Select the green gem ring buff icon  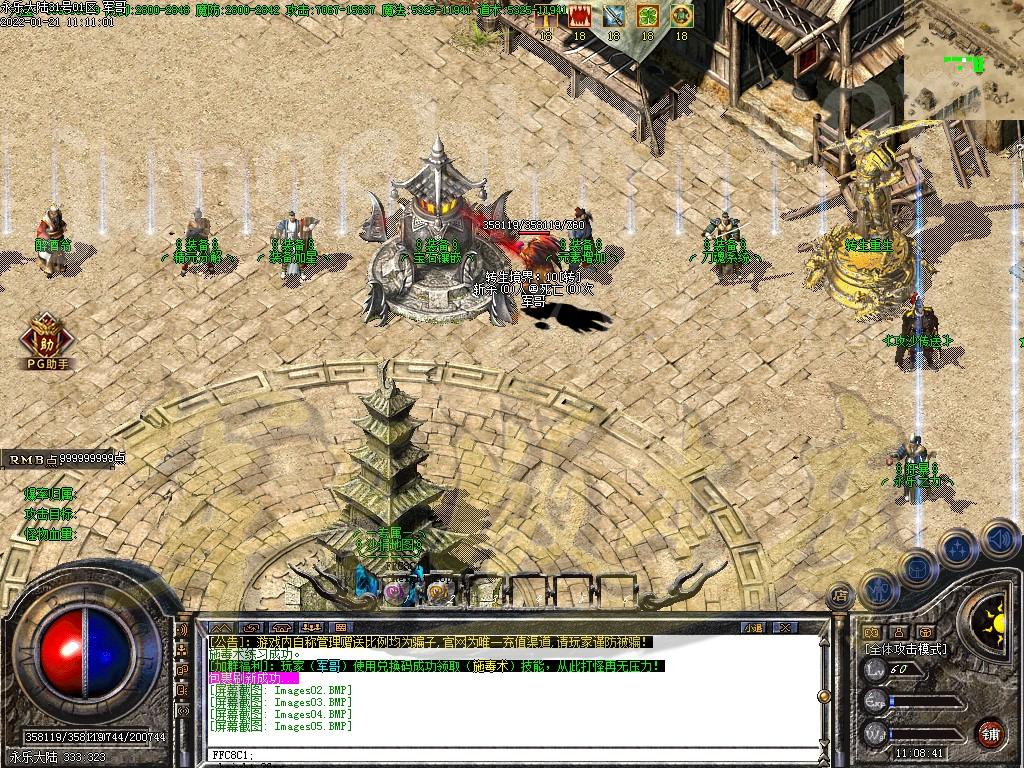[x=681, y=16]
